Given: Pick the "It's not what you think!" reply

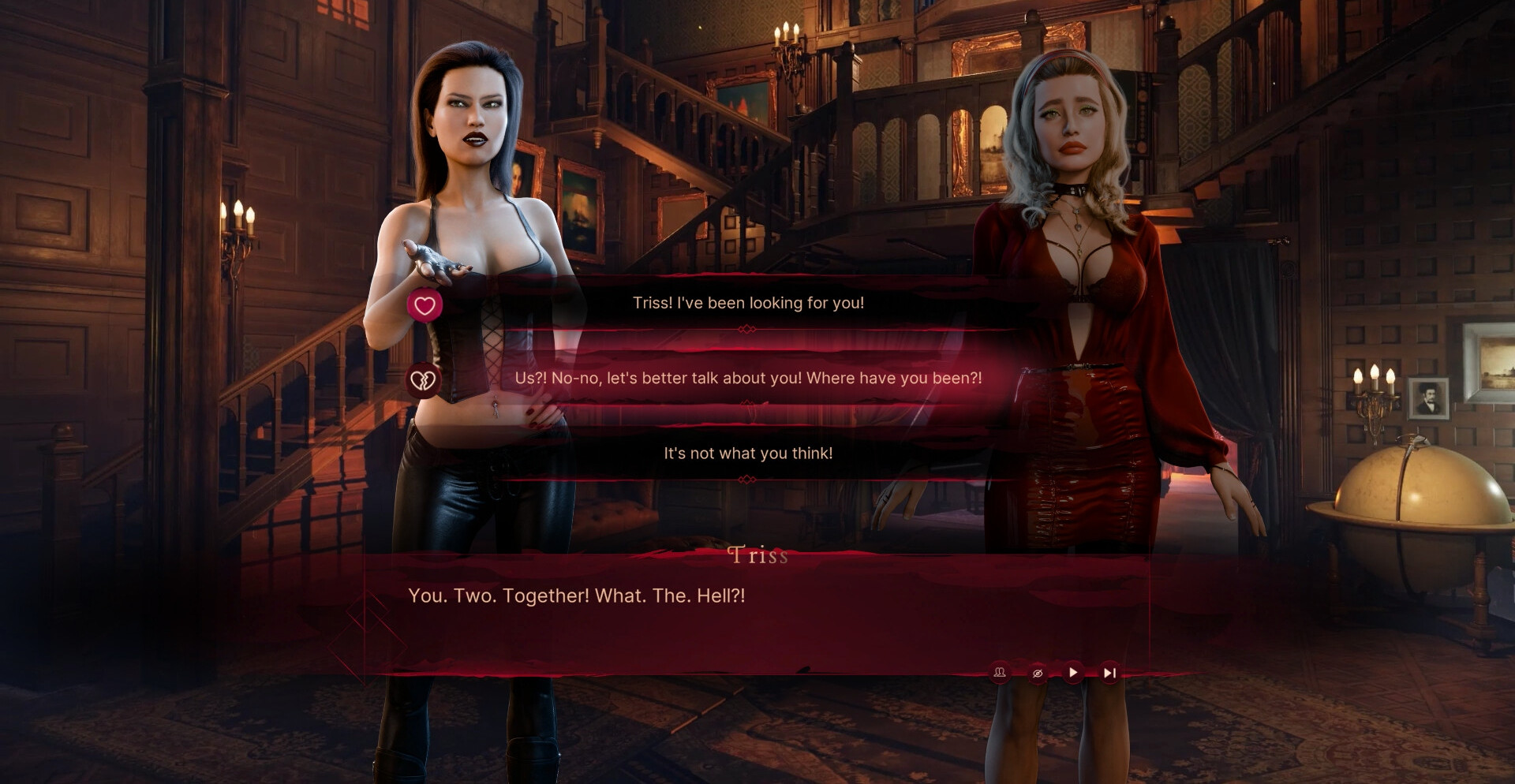Looking at the screenshot, I should (748, 454).
